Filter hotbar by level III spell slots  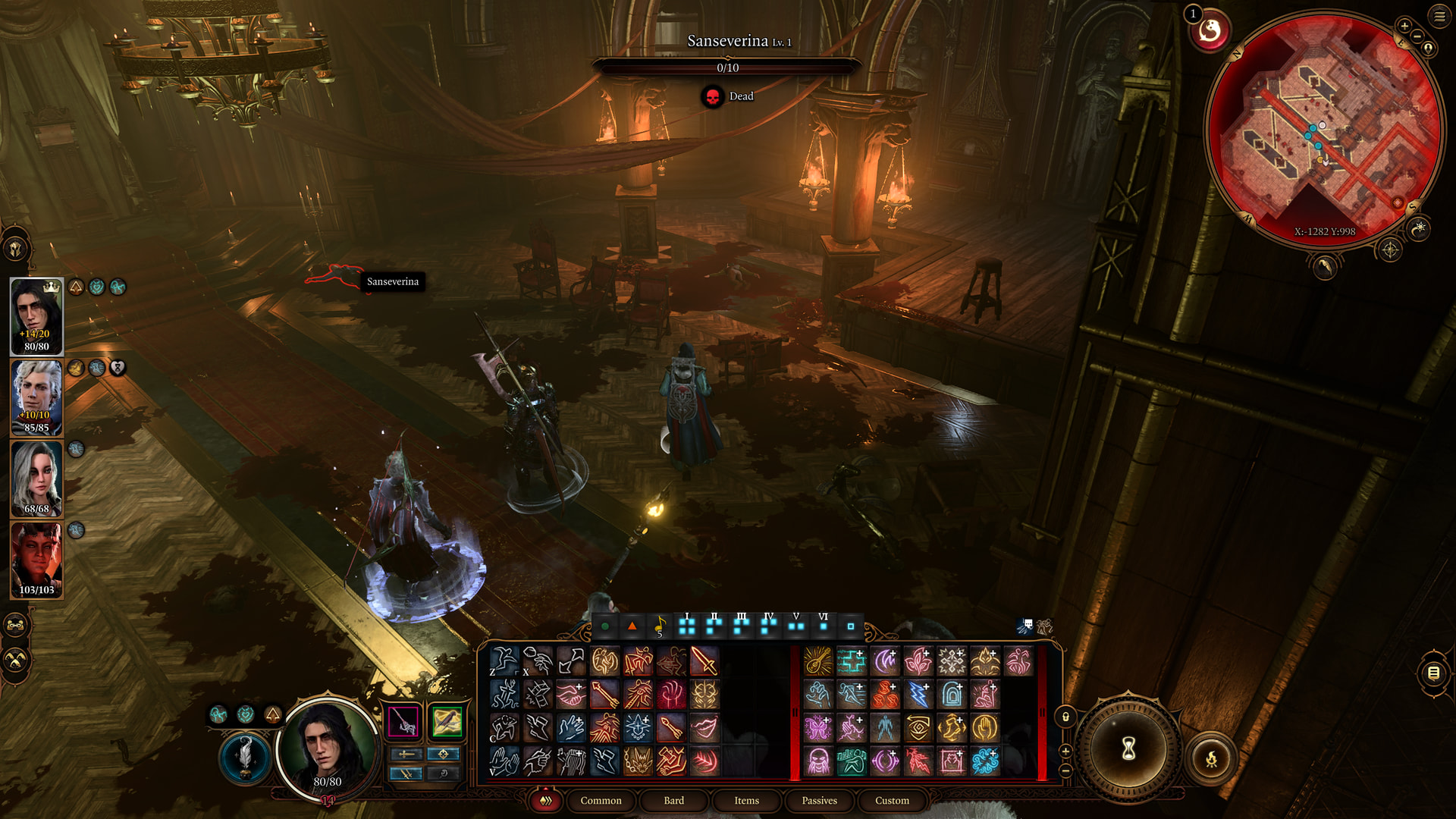pyautogui.click(x=741, y=626)
